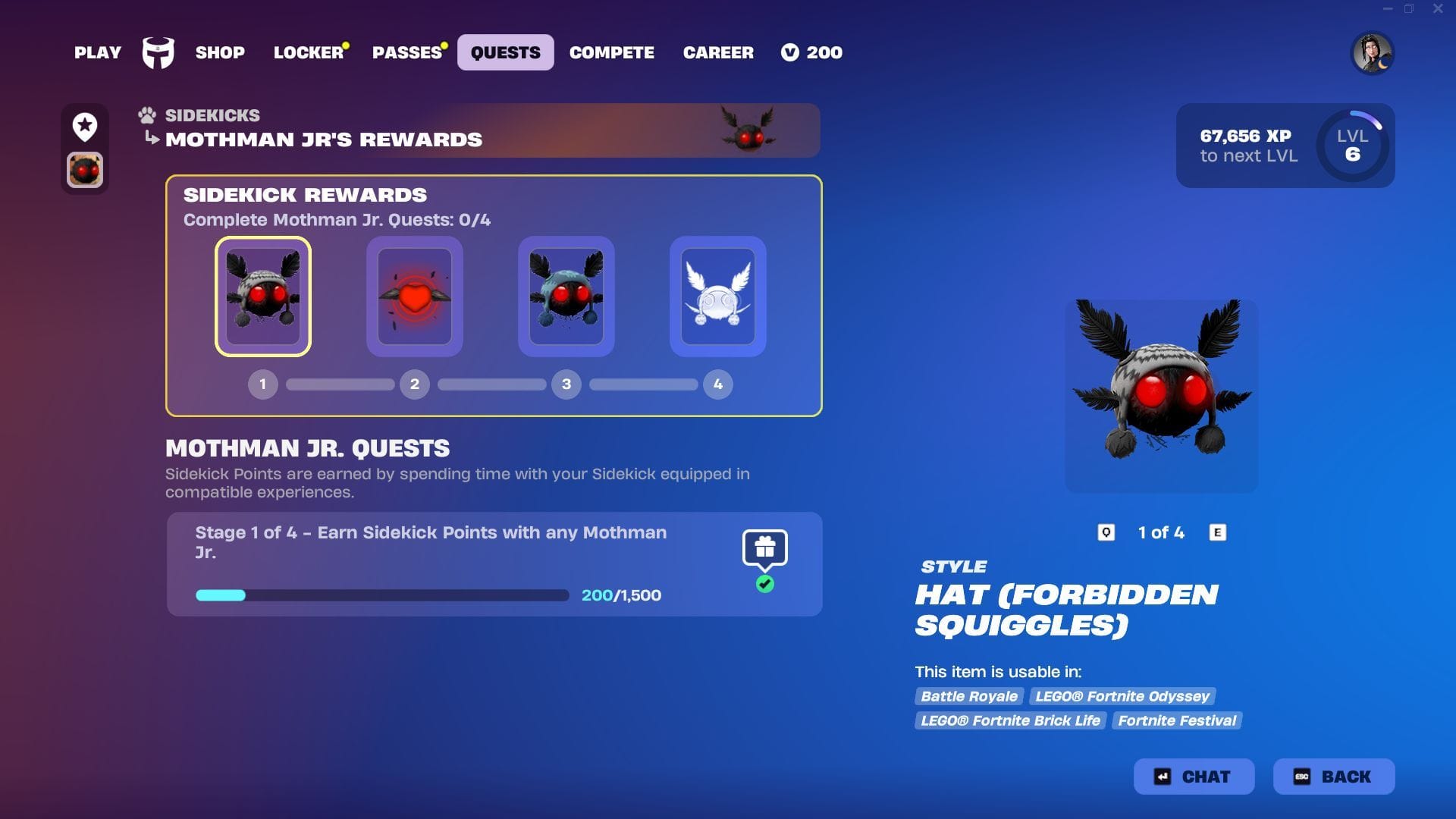Select the Quests tab
This screenshot has height=819, width=1456.
(x=505, y=52)
